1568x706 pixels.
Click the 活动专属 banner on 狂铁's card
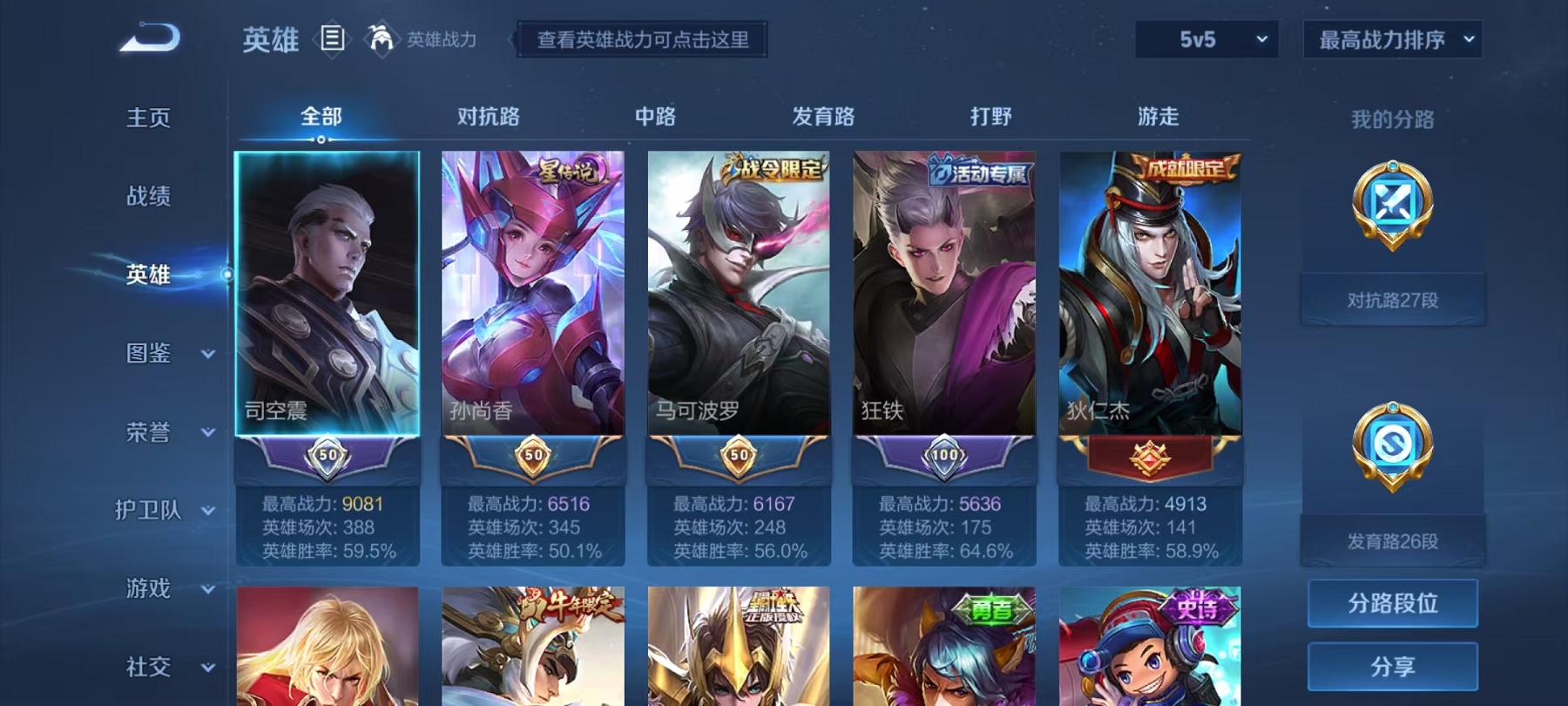(976, 169)
